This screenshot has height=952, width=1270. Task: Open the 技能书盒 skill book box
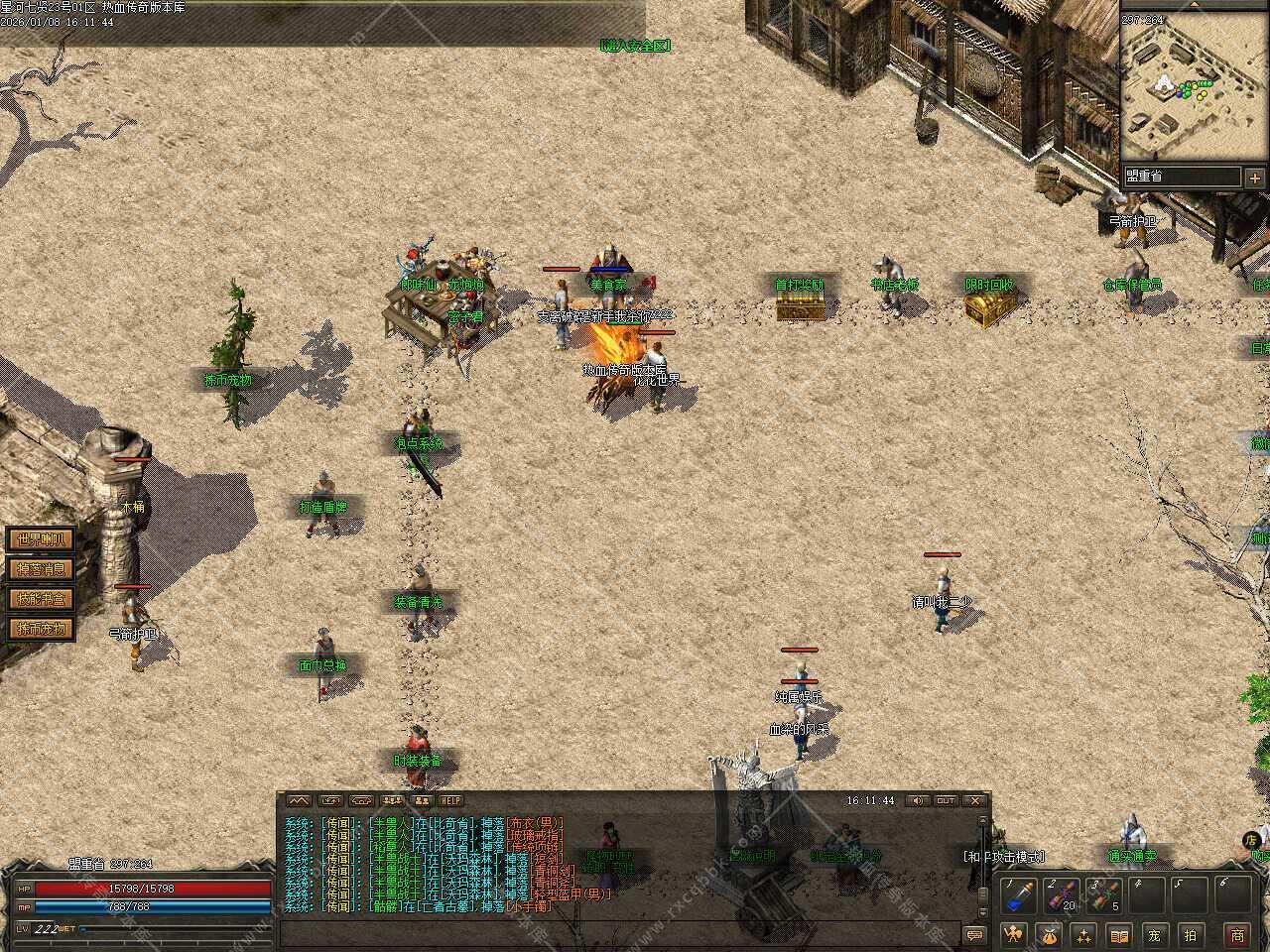click(x=41, y=599)
